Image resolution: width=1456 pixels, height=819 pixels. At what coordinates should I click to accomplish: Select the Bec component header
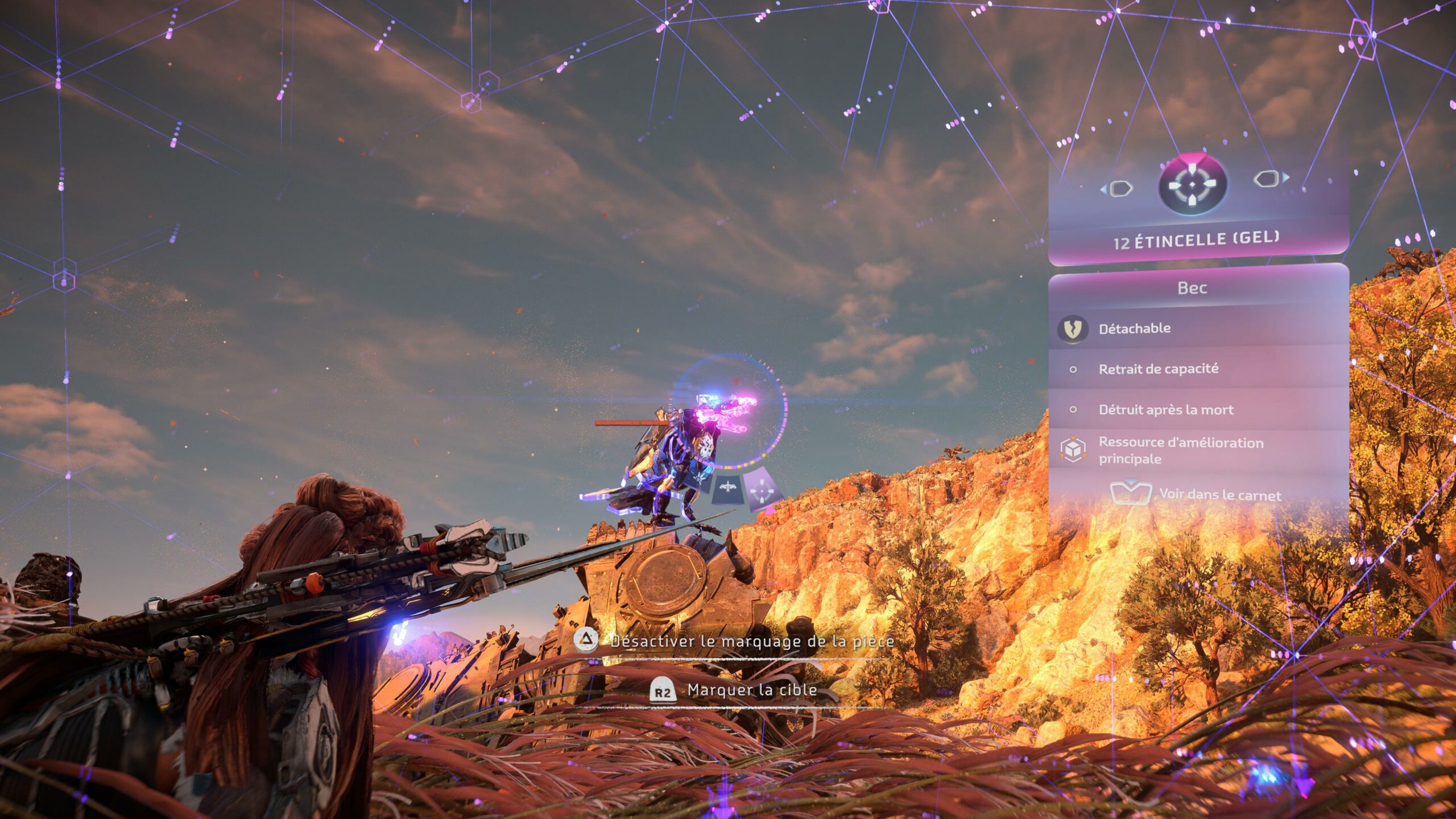coord(1192,288)
